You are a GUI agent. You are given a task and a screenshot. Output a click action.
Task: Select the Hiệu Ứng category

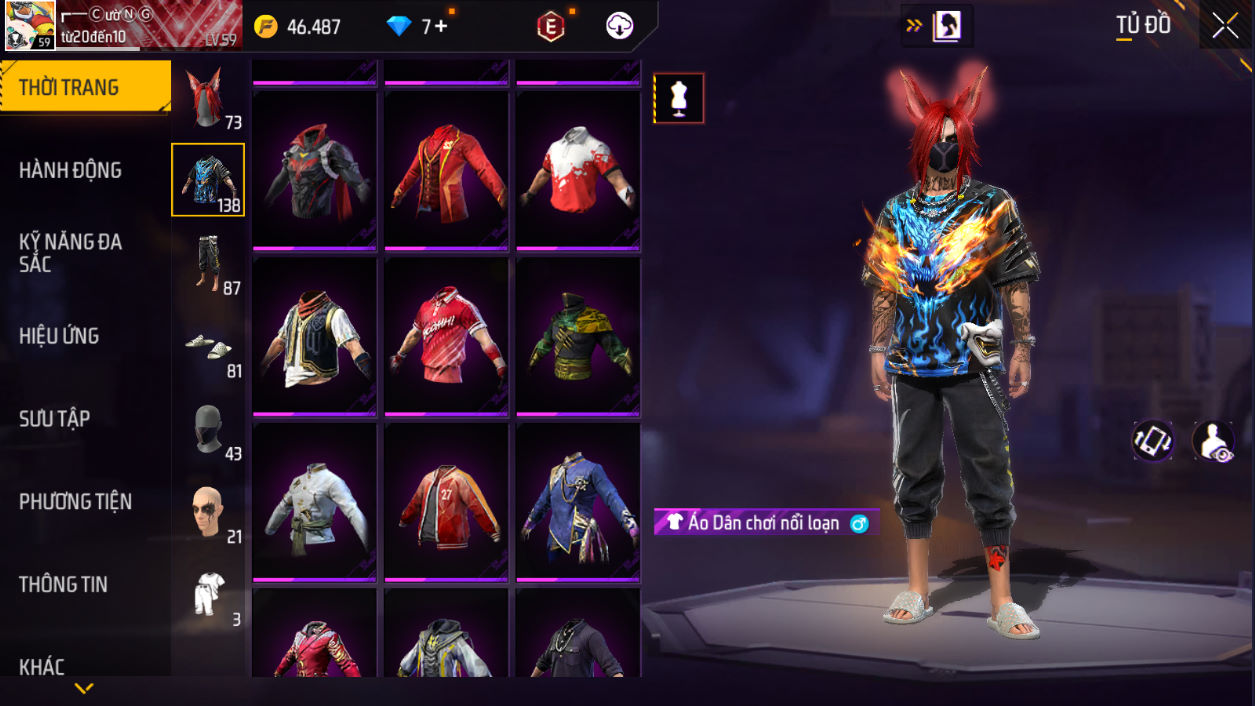point(59,336)
